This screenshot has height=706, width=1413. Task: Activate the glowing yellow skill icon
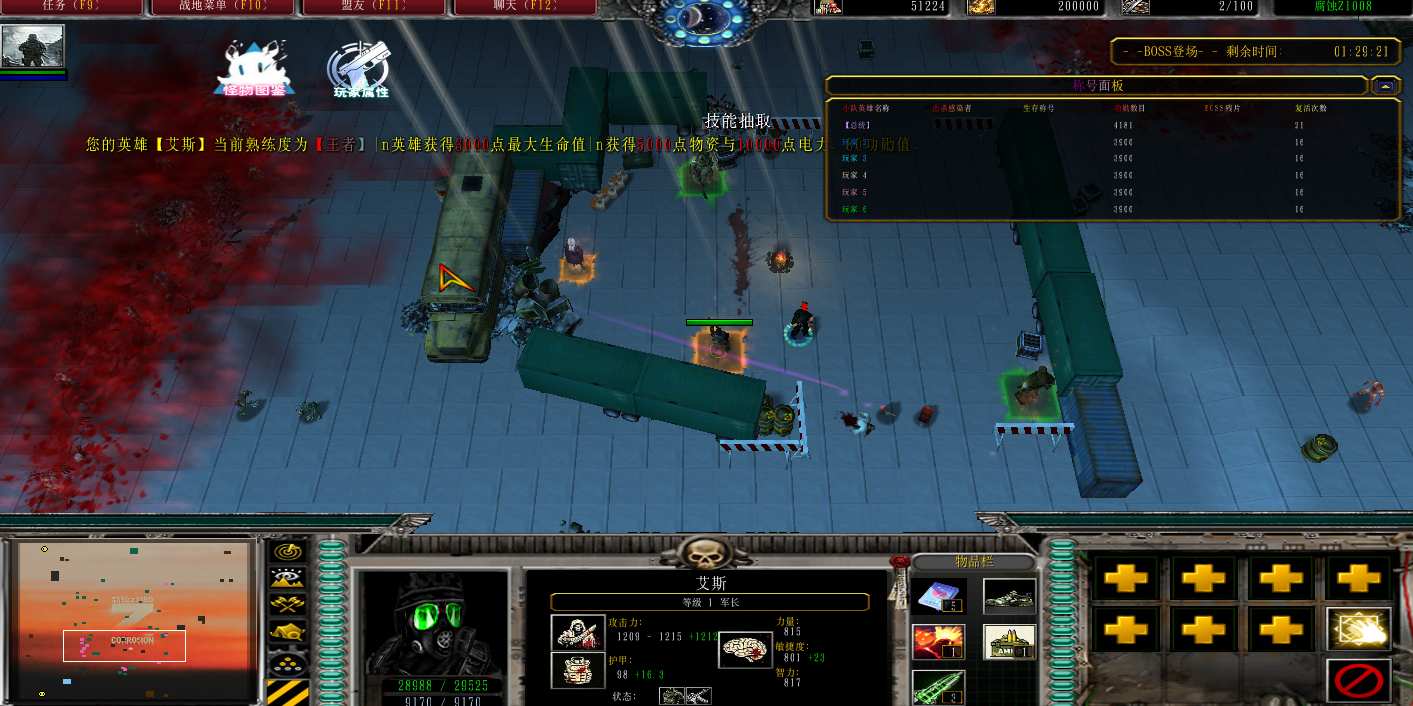[x=1358, y=628]
